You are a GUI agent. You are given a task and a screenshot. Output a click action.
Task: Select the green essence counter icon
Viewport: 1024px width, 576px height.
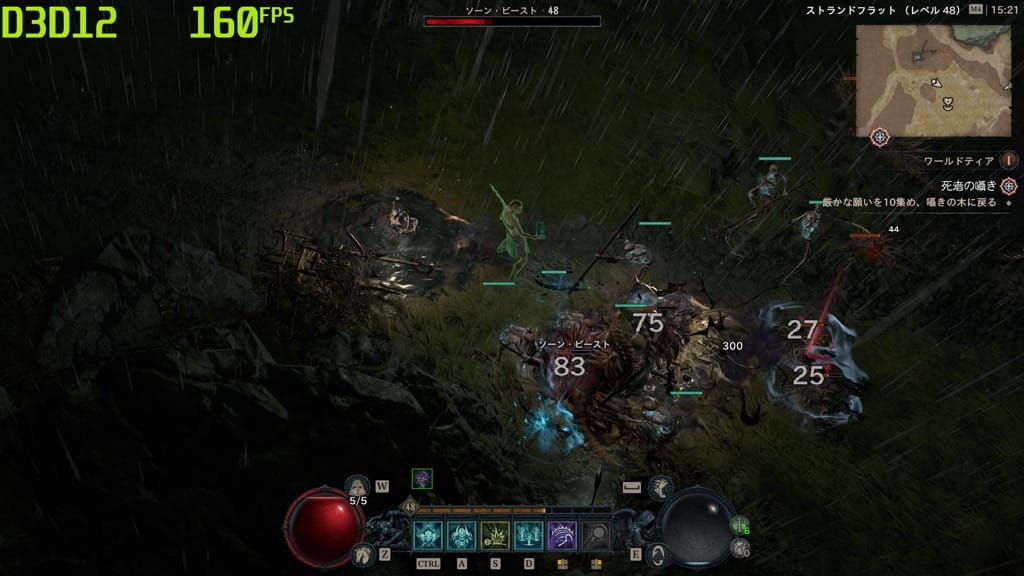pos(739,526)
